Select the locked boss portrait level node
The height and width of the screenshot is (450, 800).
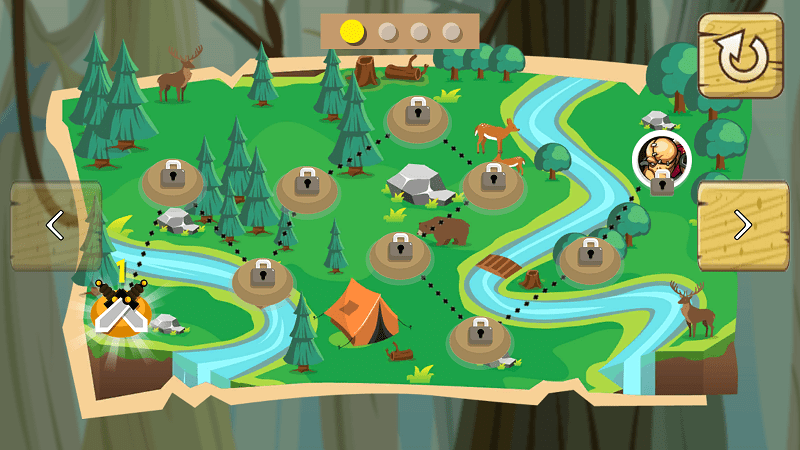[x=661, y=160]
